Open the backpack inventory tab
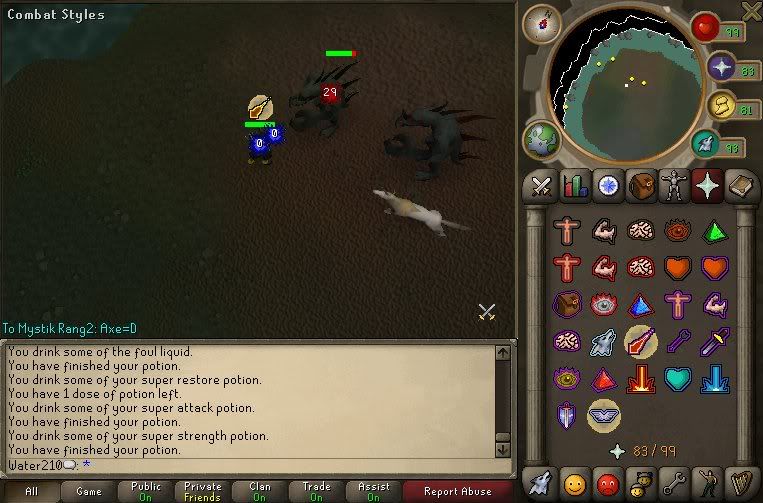This screenshot has width=763, height=503. click(x=641, y=185)
